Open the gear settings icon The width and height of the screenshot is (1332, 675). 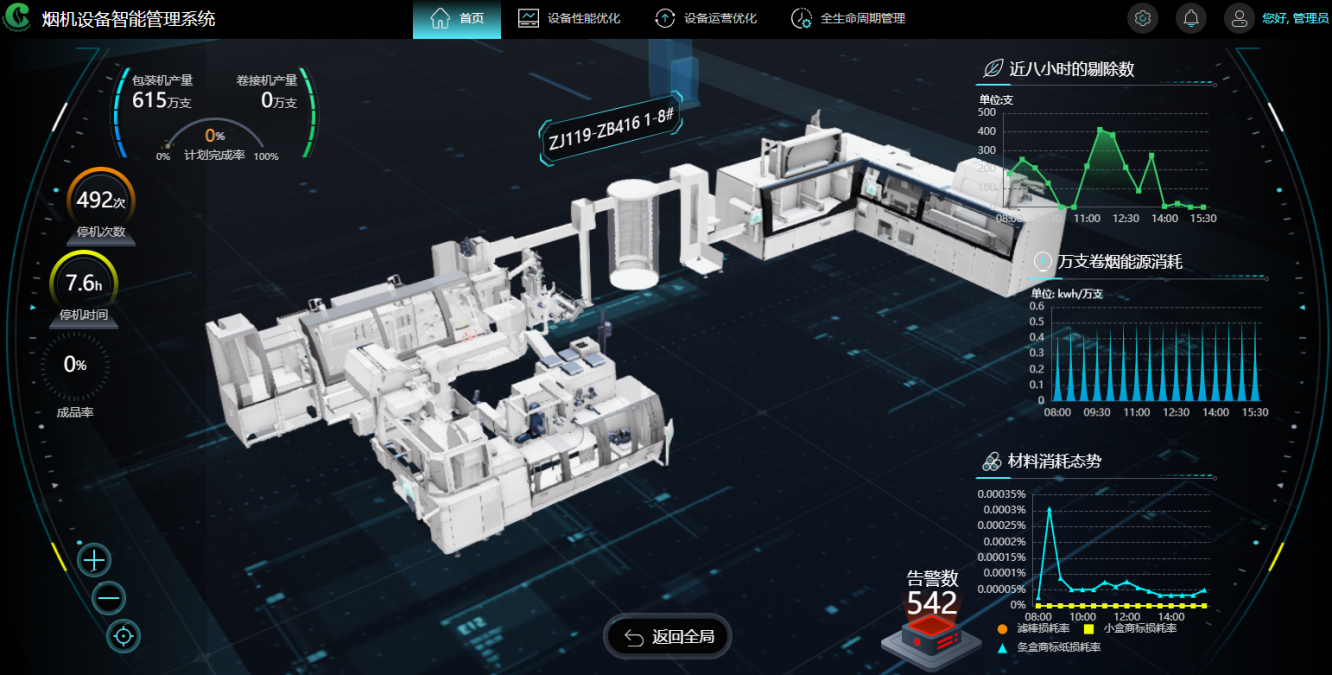[1143, 18]
